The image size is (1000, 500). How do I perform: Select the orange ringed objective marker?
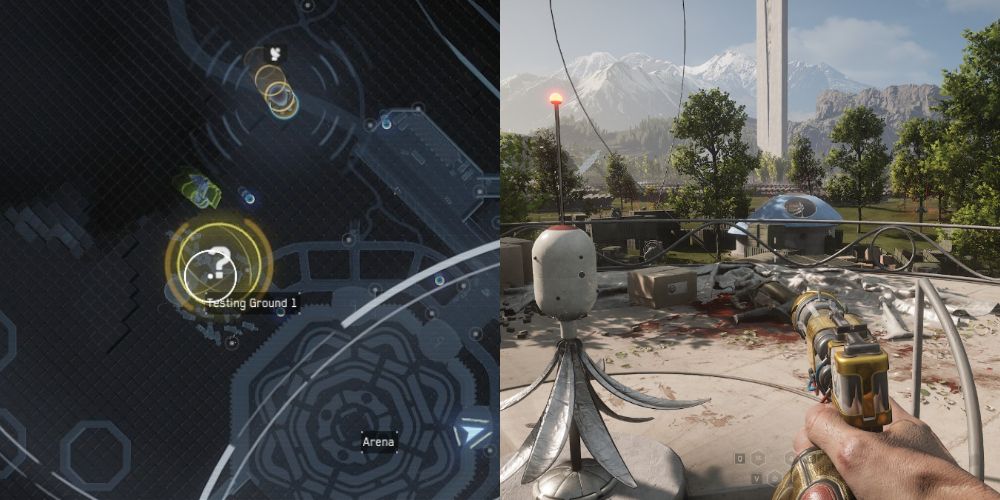(x=275, y=89)
